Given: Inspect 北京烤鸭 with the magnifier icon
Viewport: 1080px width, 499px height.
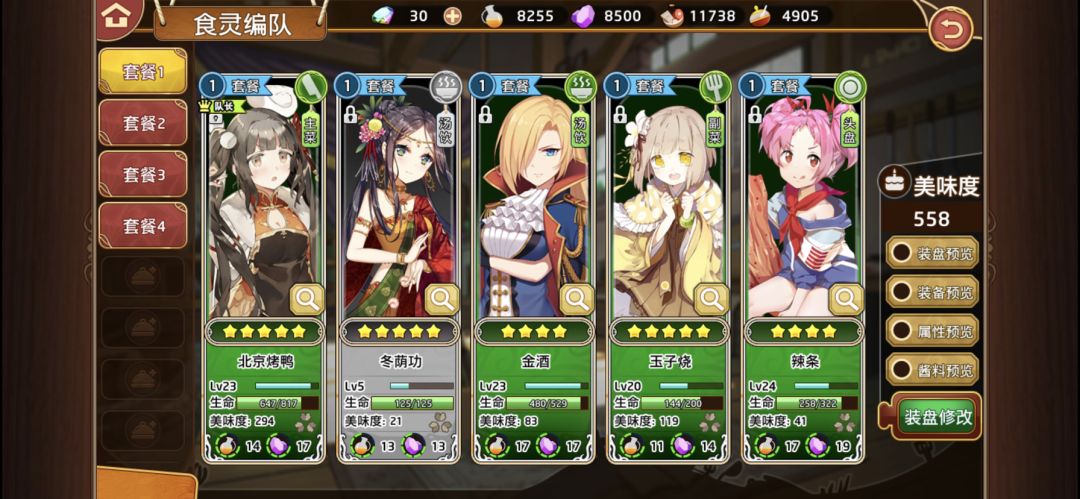Looking at the screenshot, I should click(x=306, y=298).
